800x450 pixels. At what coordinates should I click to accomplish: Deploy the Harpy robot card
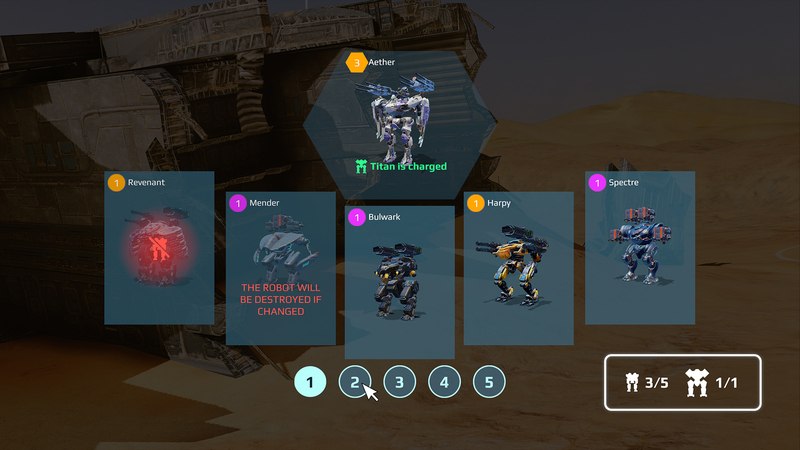point(518,269)
